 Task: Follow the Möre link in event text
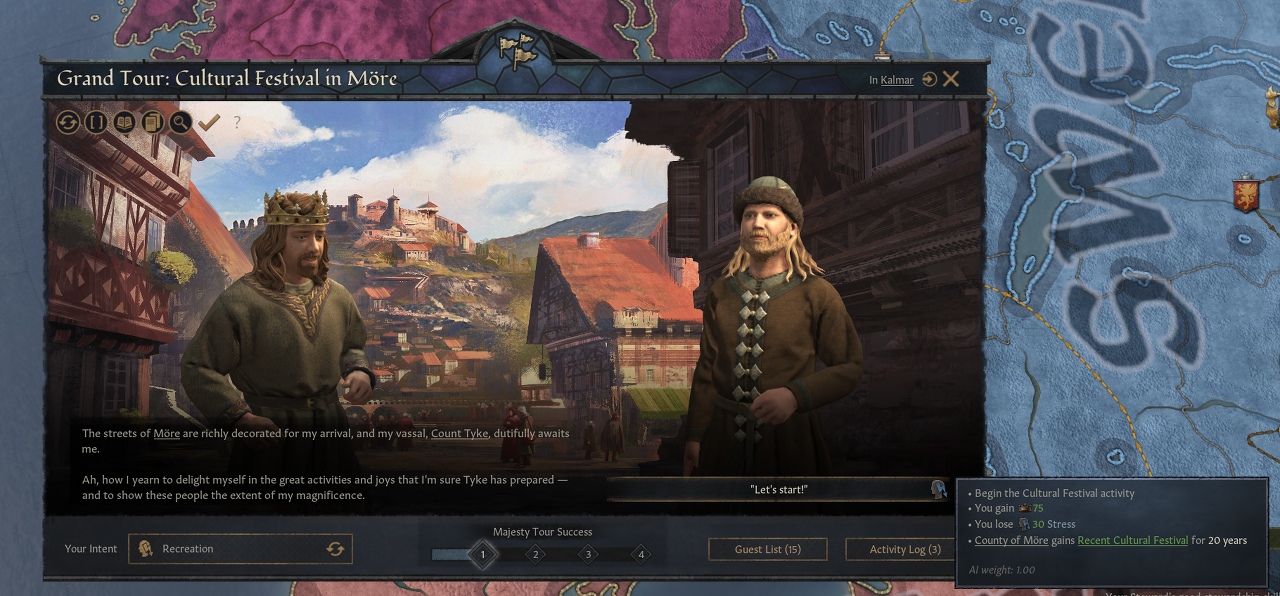166,433
